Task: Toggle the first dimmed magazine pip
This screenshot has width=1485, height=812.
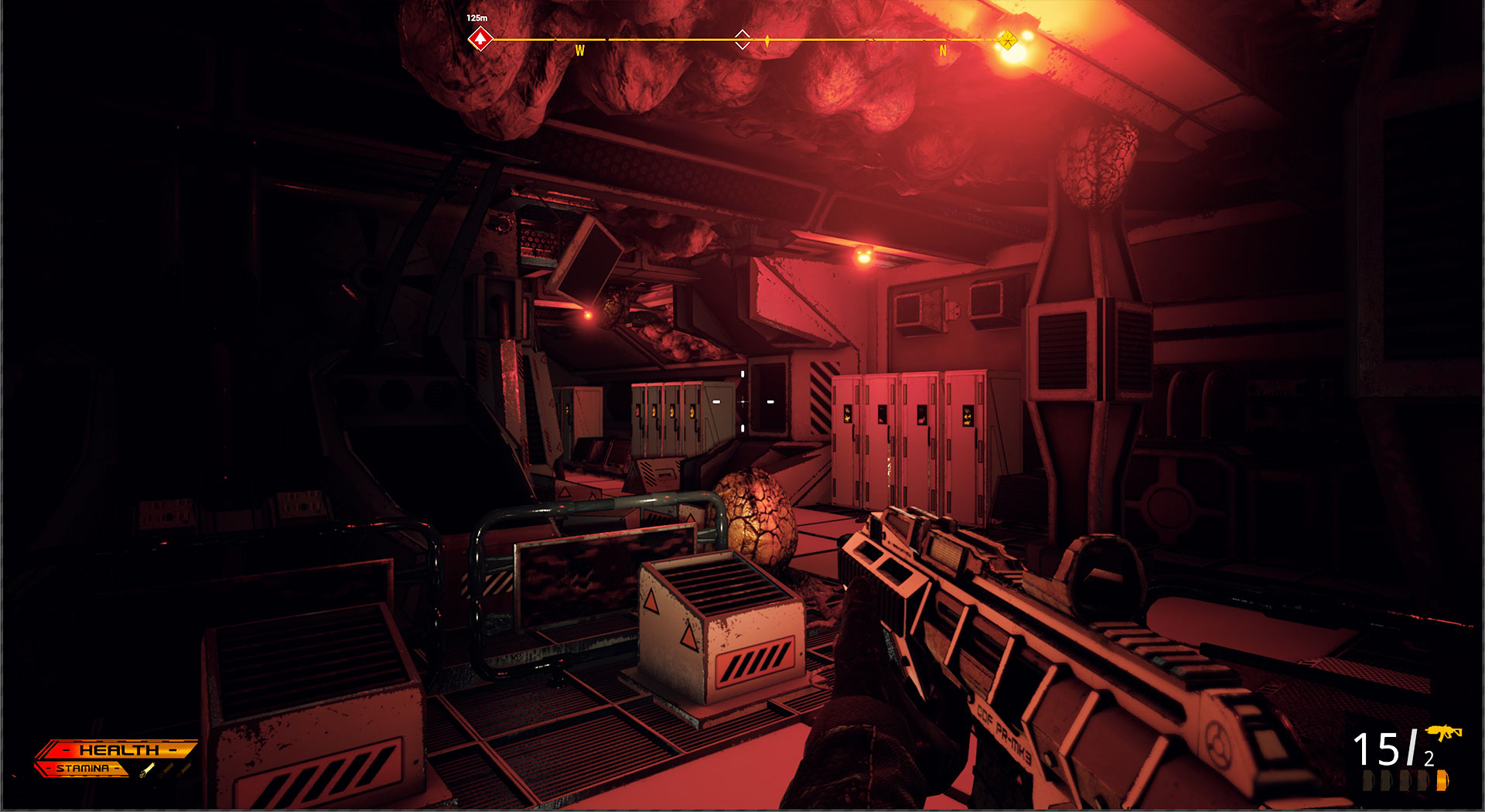Action: [1367, 780]
